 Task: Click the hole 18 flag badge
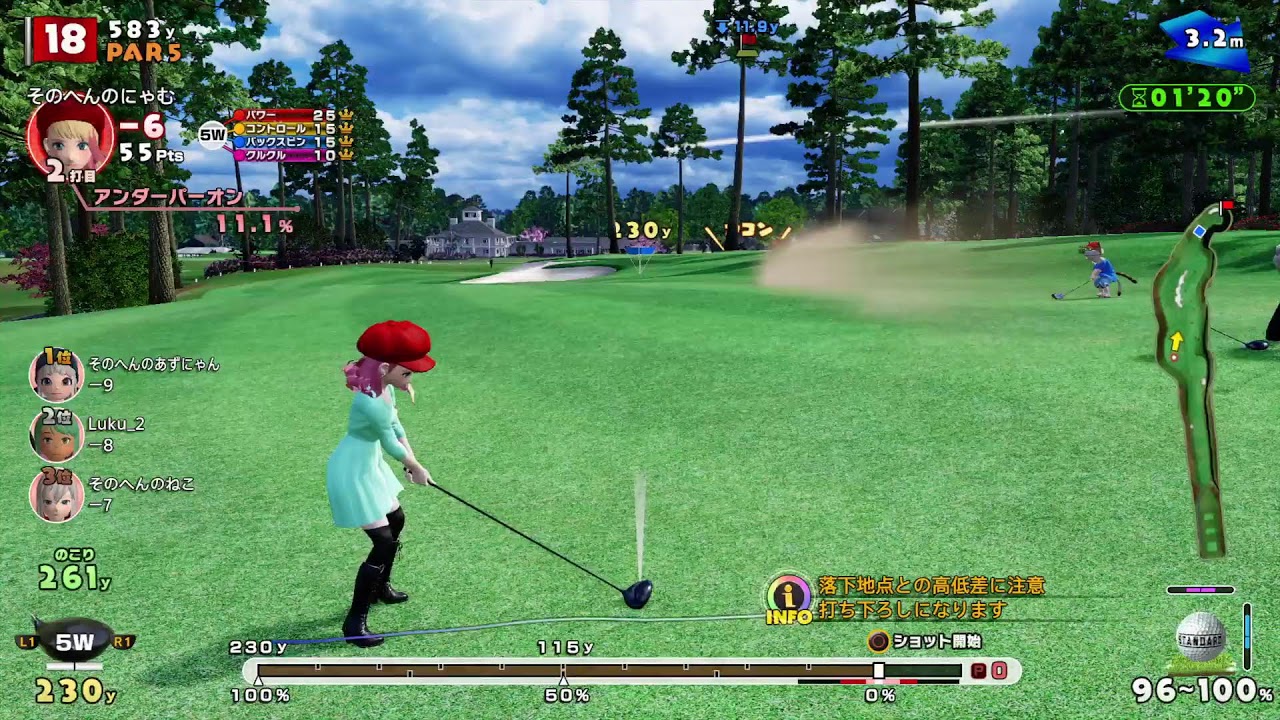click(64, 40)
